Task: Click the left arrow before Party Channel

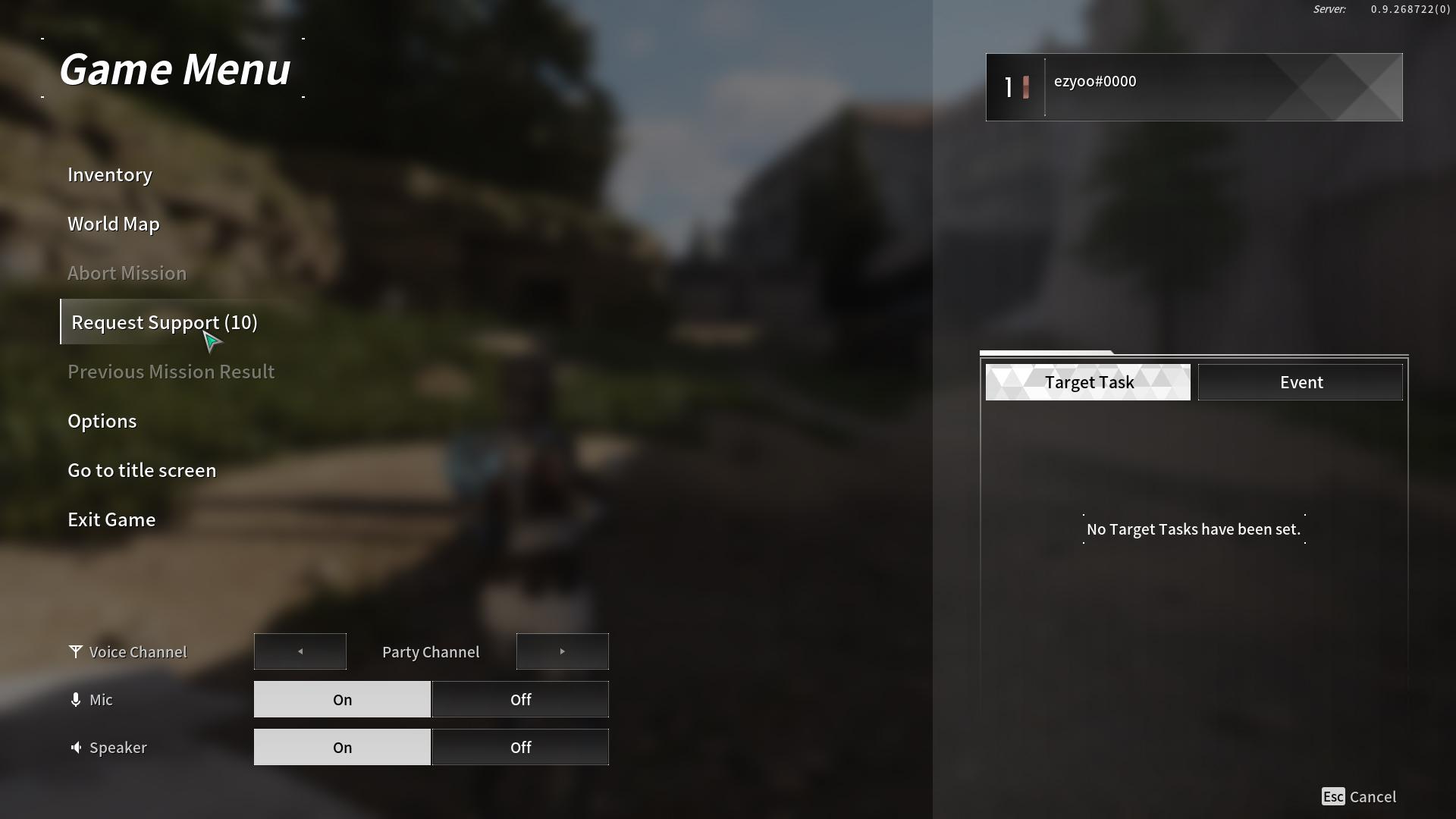Action: [300, 651]
